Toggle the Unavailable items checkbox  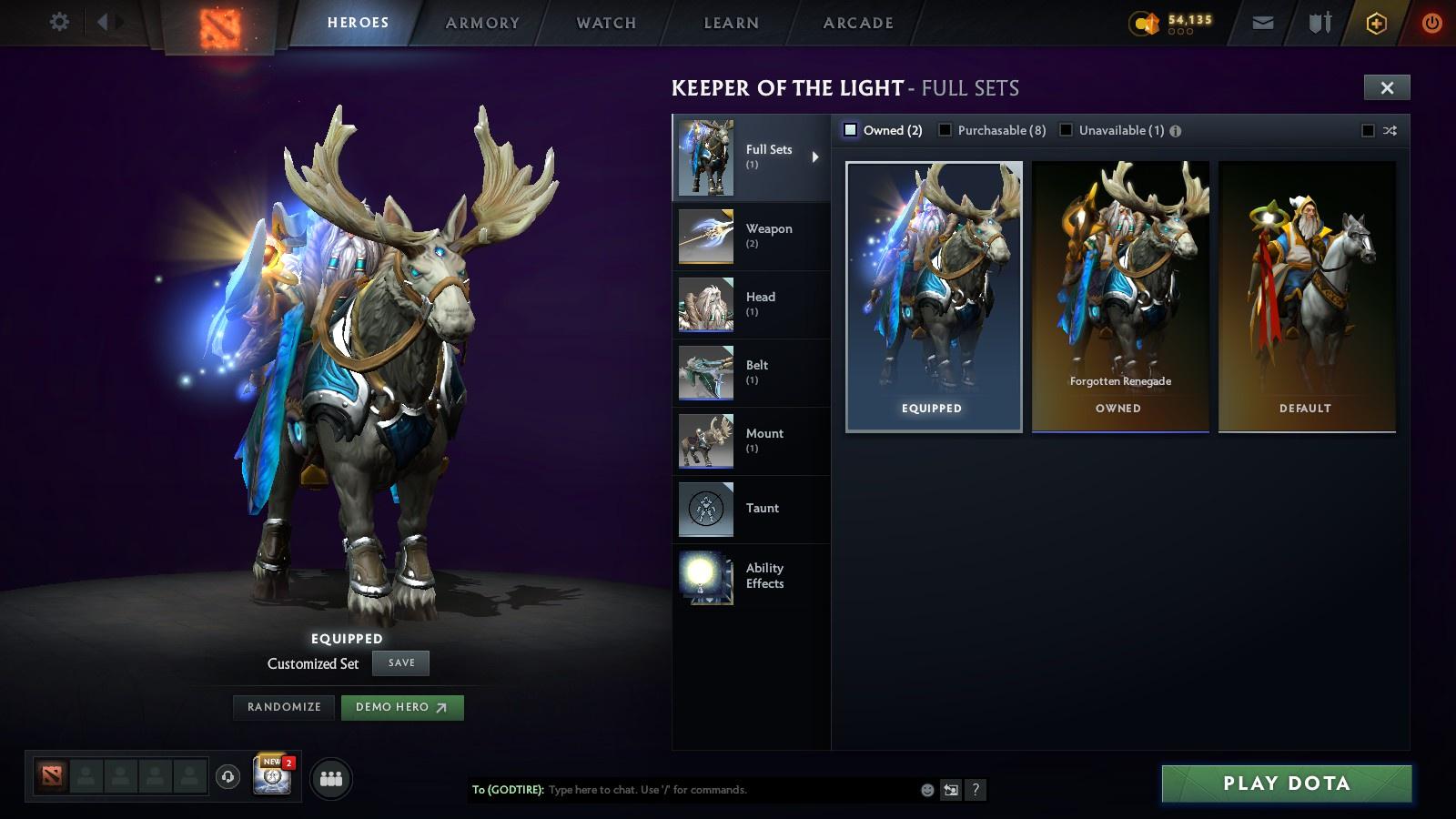[x=1065, y=130]
